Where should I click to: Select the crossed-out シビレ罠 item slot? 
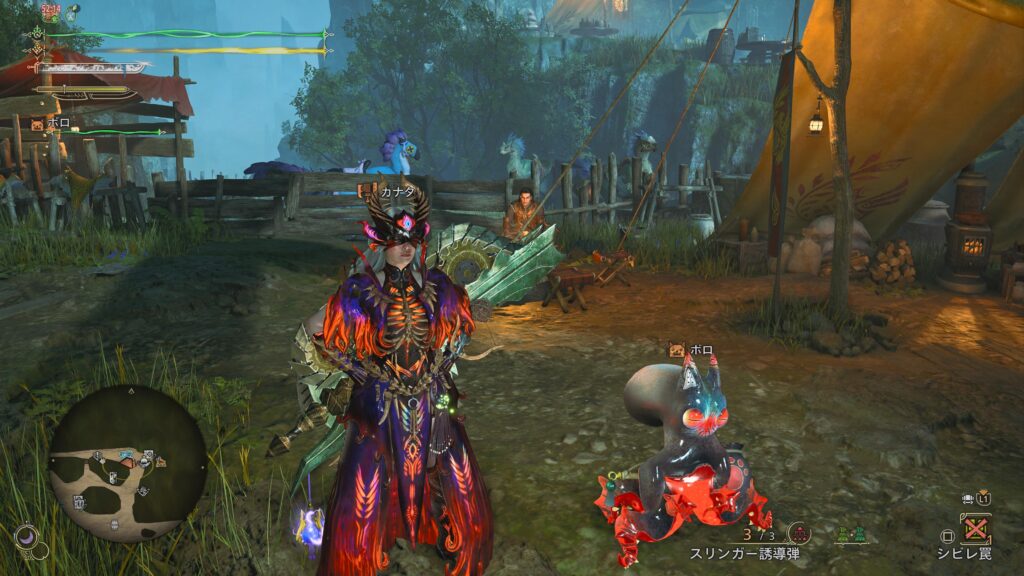click(x=975, y=527)
